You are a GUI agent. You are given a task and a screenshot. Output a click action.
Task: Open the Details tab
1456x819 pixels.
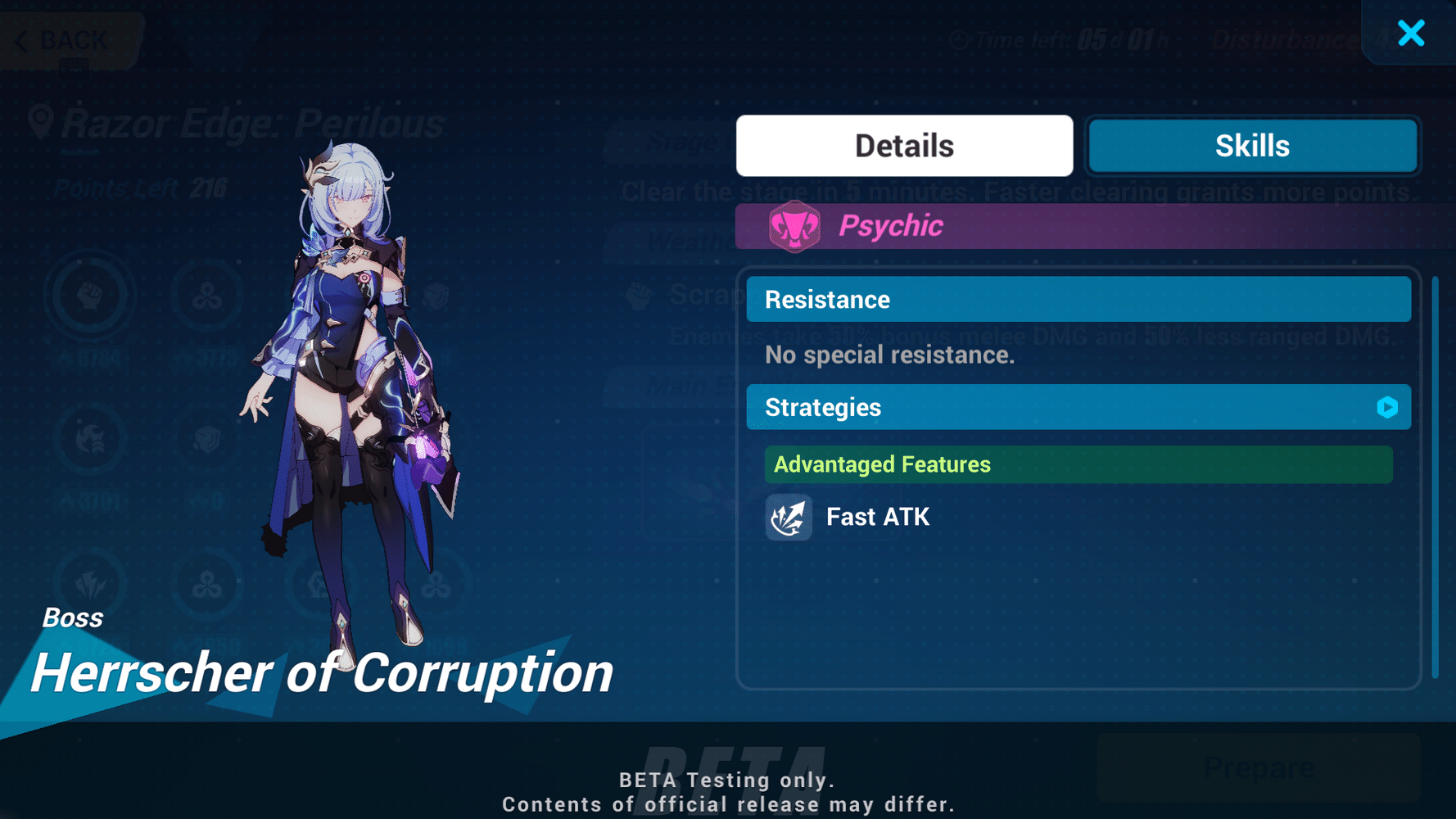click(903, 145)
